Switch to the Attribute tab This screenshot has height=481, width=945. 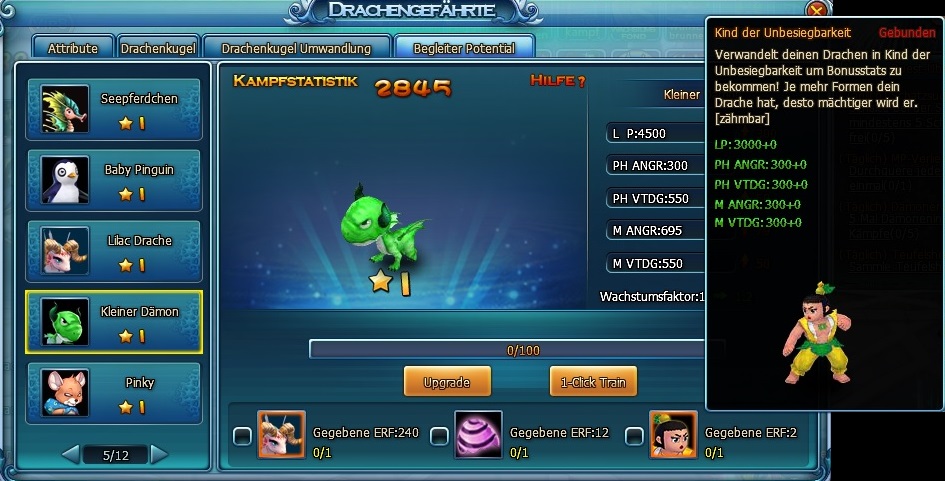coord(73,48)
